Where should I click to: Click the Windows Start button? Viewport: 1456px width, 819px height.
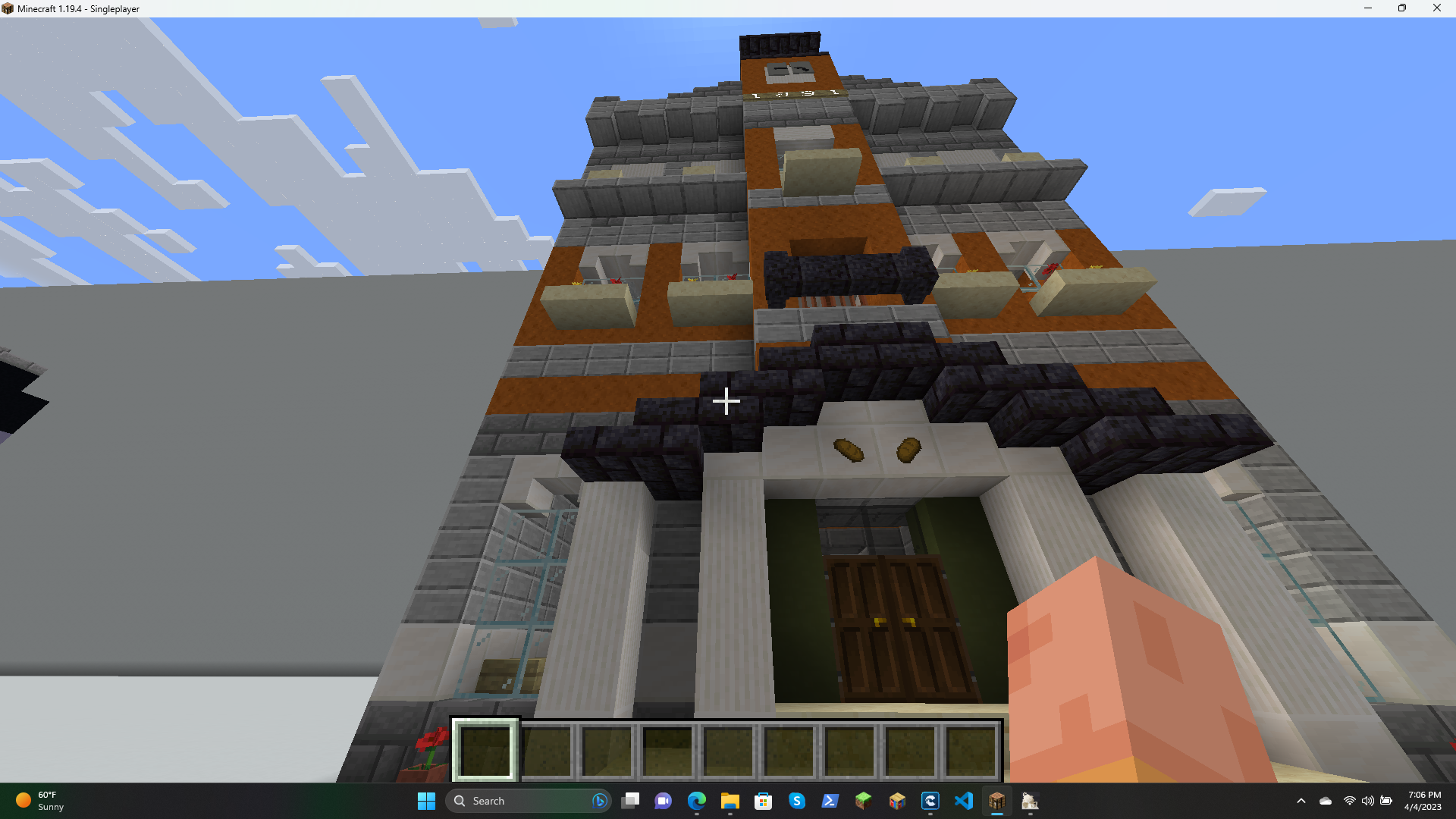pyautogui.click(x=426, y=802)
